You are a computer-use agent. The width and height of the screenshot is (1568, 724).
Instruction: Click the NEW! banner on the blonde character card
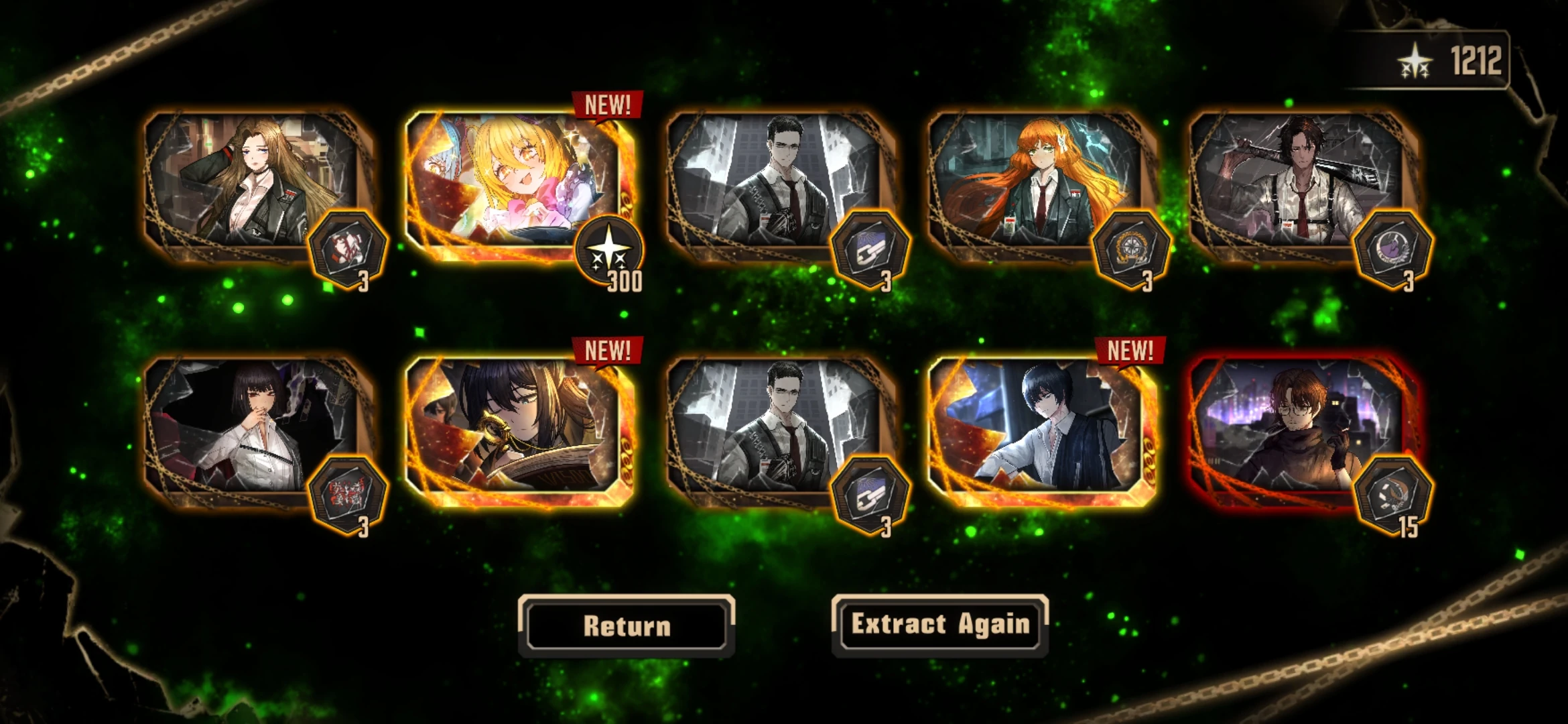[x=605, y=105]
